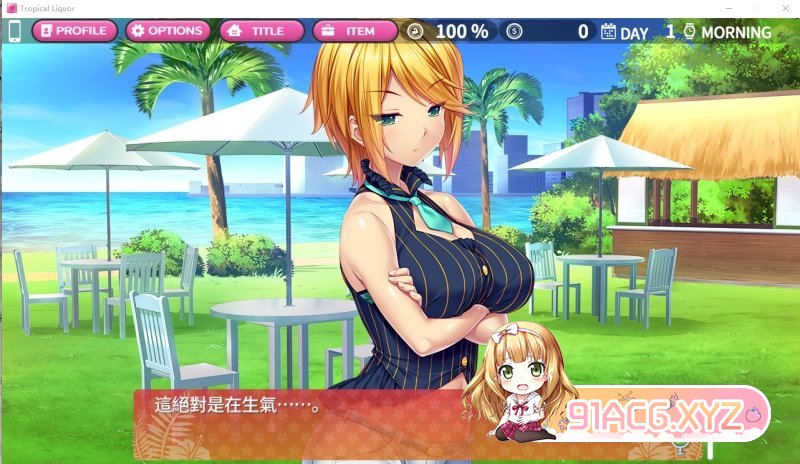
Task: Tap the smartphone icon
Action: (x=15, y=31)
